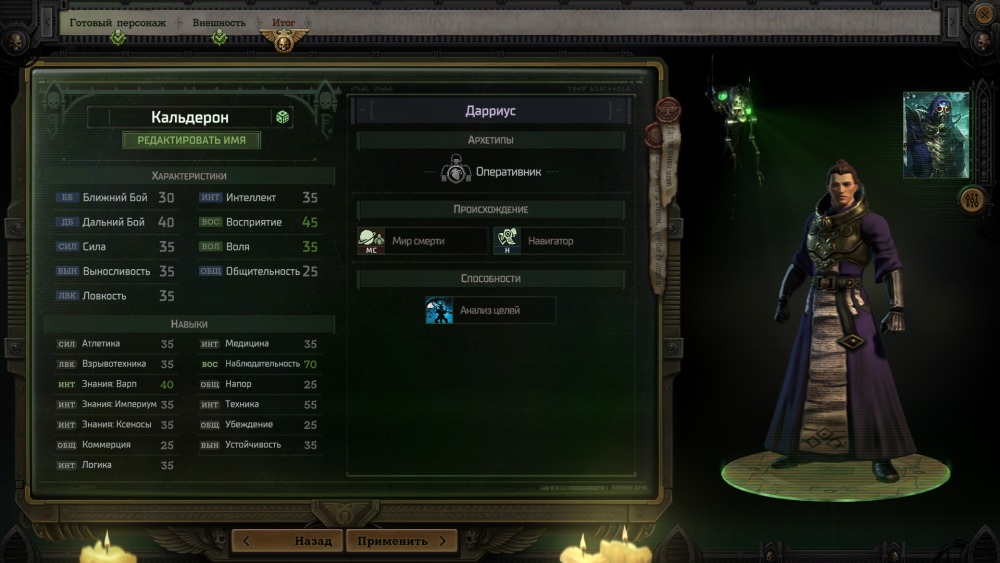Screen dimensions: 1000x563
Task: Click the 'Воля' characteristic row
Action: tap(258, 246)
